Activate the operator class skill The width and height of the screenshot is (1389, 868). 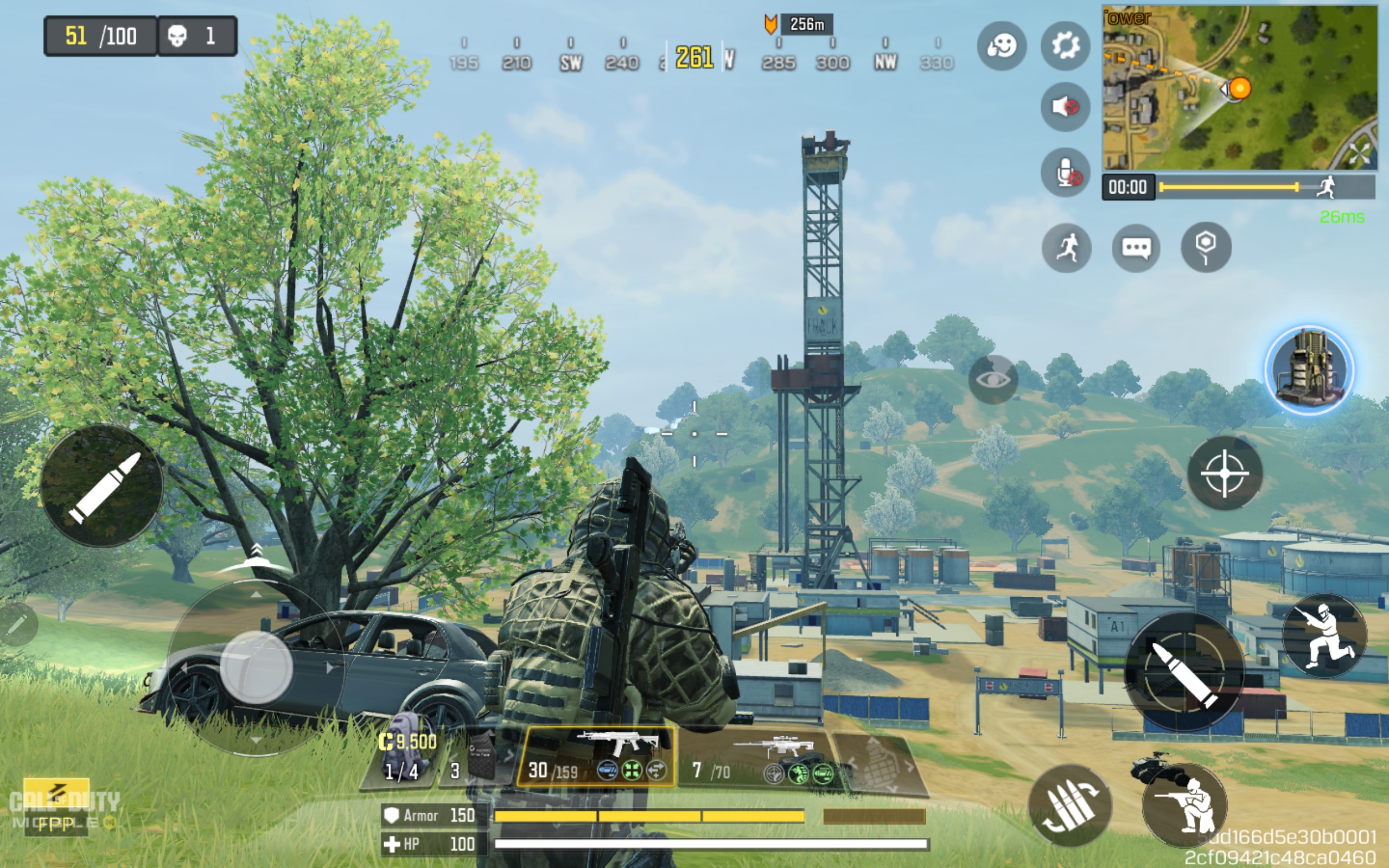click(x=1309, y=371)
